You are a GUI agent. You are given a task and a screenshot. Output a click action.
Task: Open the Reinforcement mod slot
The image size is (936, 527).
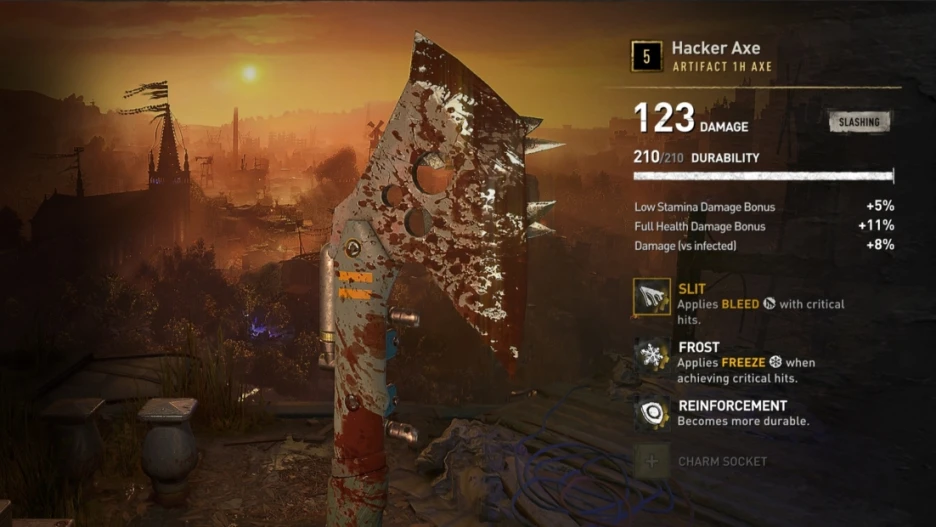click(x=652, y=414)
